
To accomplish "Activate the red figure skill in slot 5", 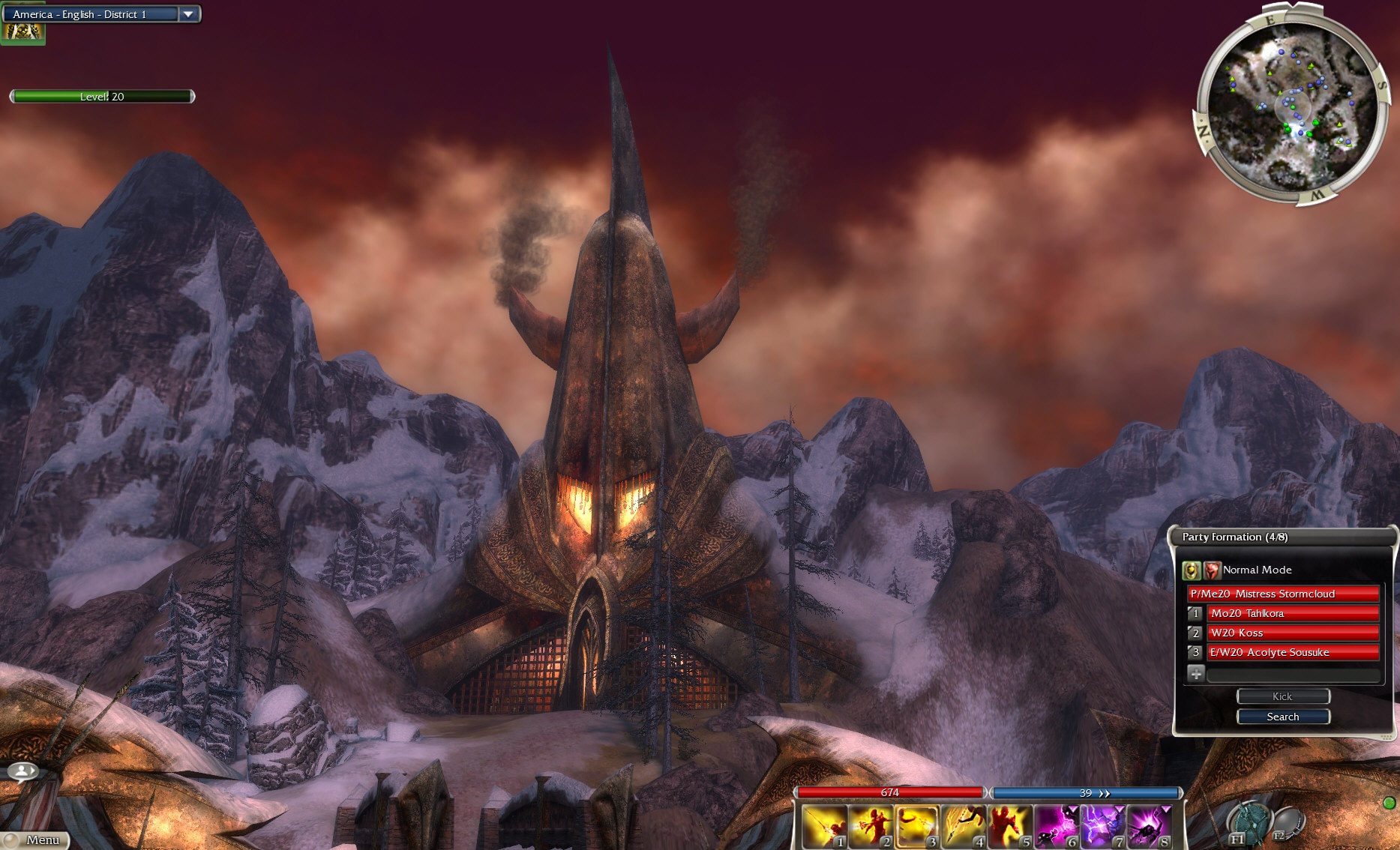I will pyautogui.click(x=1009, y=827).
